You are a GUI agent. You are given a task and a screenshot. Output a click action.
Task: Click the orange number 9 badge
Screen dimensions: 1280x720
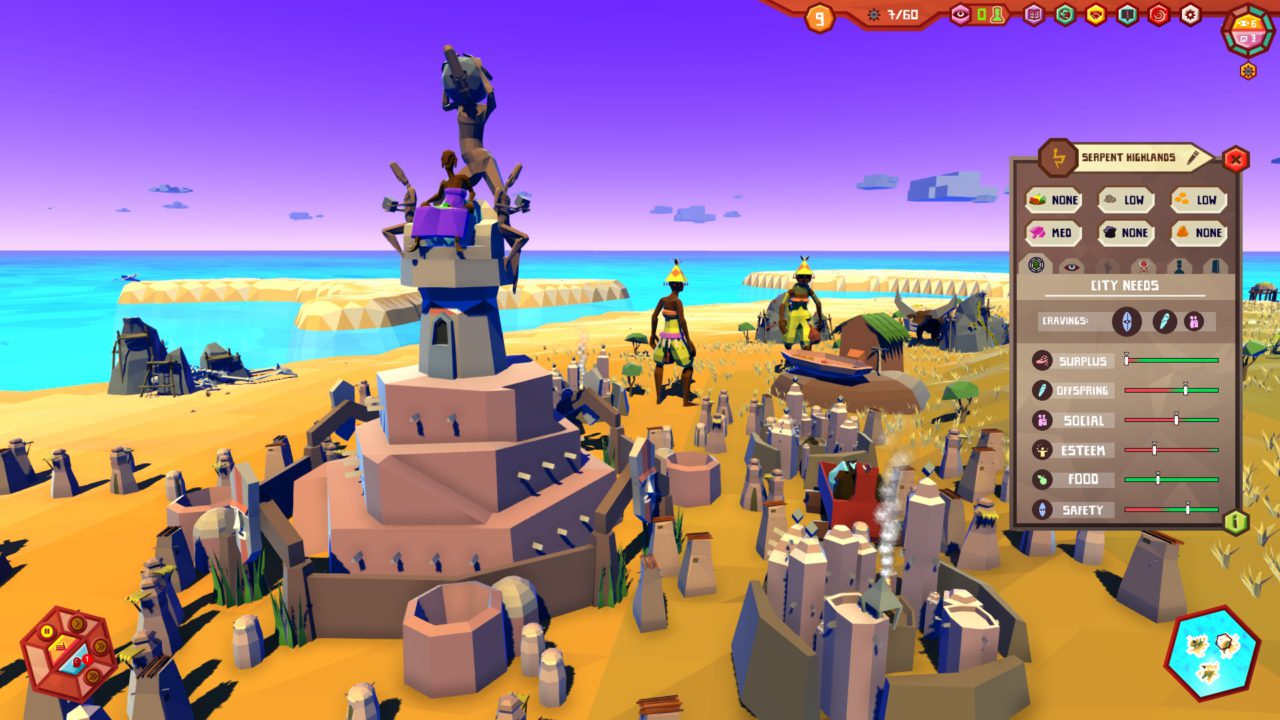click(819, 17)
